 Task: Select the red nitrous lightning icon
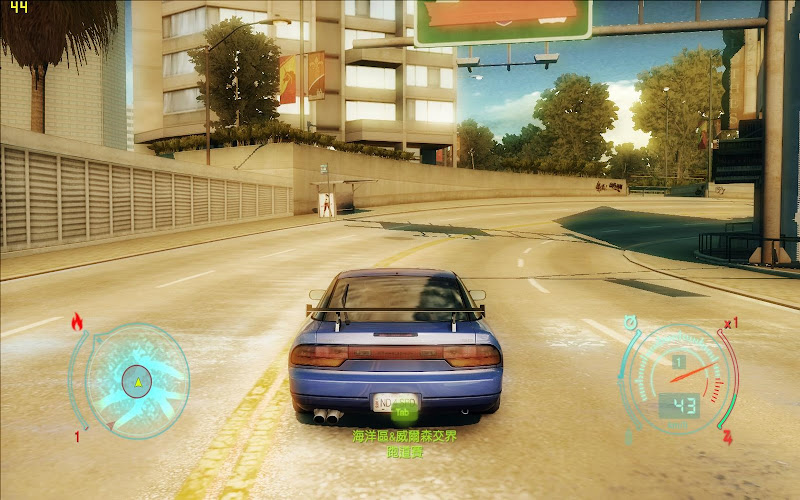[x=727, y=437]
